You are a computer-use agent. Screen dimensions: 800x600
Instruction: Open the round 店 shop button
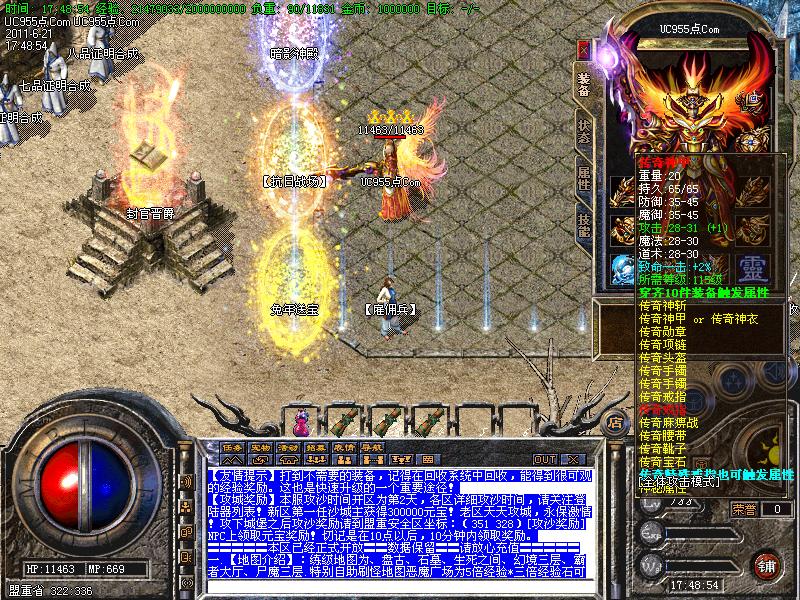point(617,421)
